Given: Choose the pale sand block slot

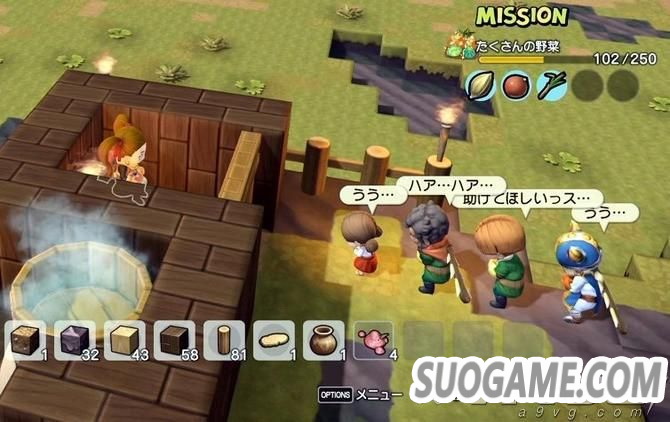Looking at the screenshot, I should (125, 340).
